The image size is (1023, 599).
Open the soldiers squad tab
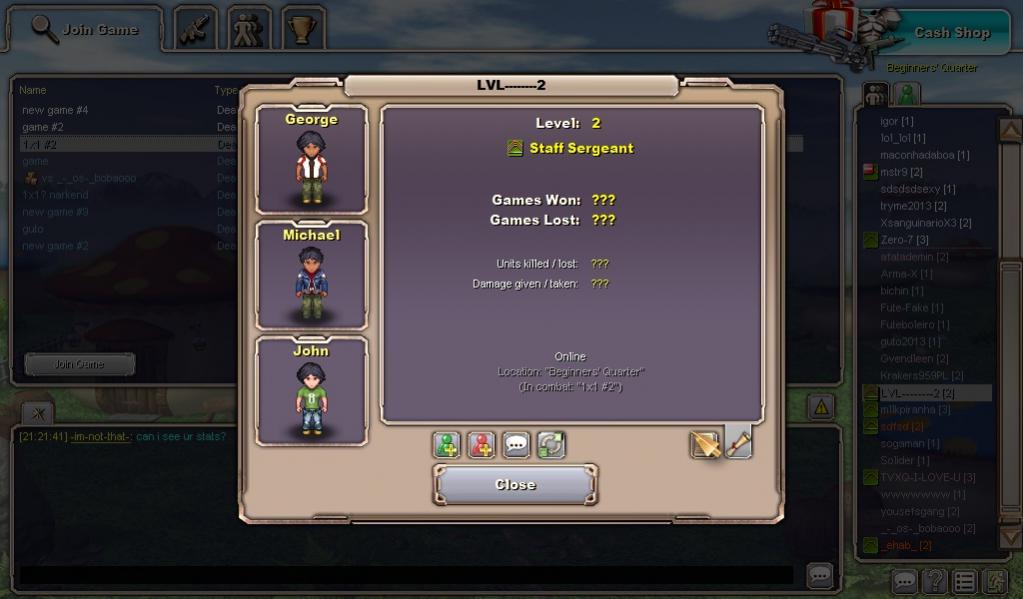248,30
